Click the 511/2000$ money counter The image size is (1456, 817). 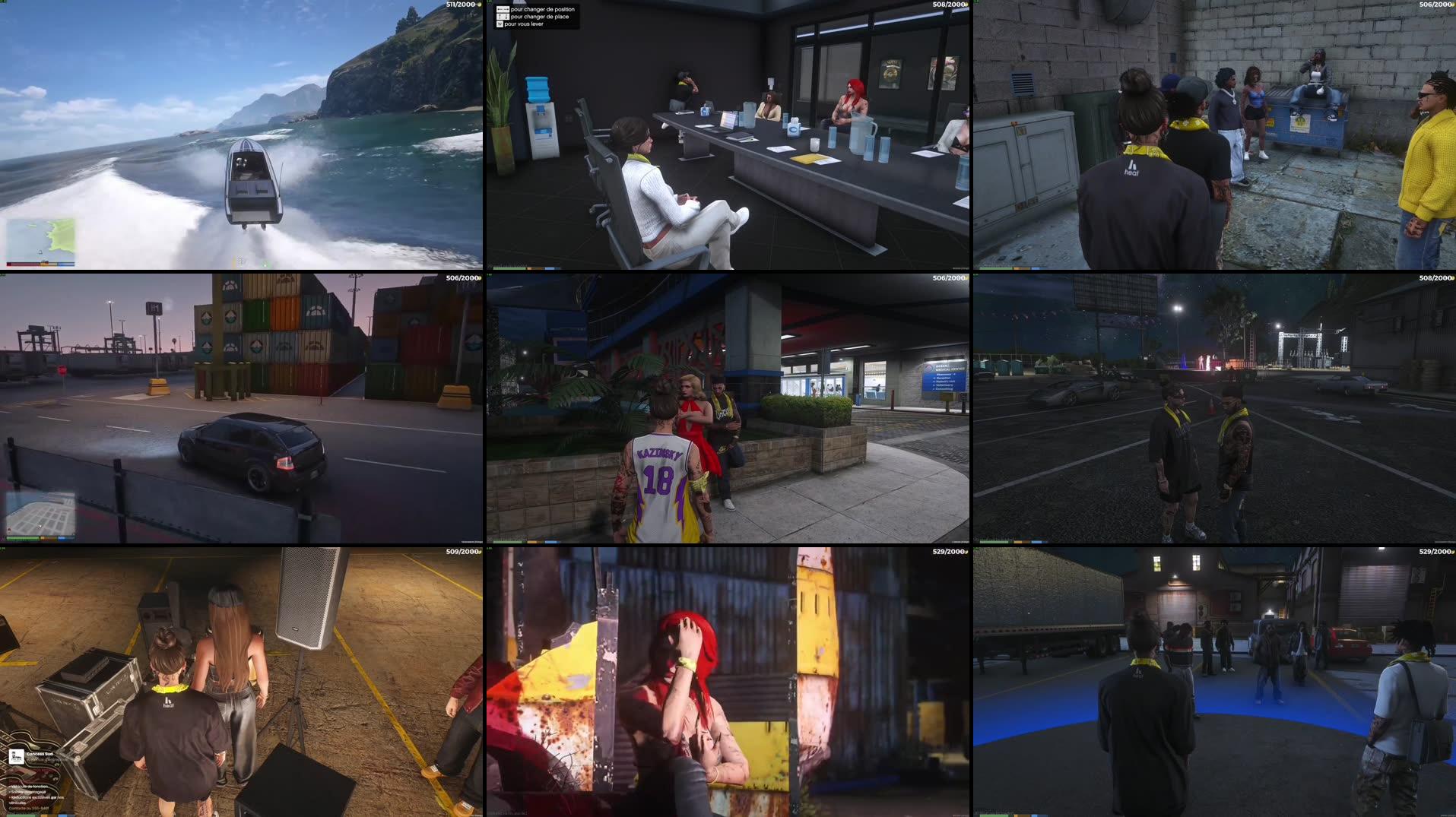pos(460,5)
